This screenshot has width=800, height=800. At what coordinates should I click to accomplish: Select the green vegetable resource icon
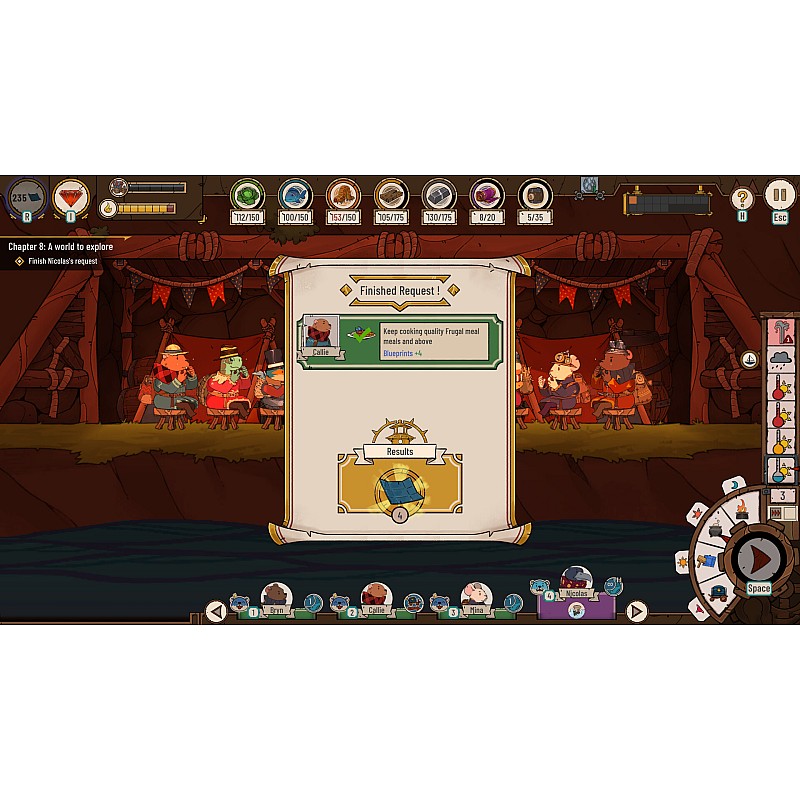(x=246, y=194)
